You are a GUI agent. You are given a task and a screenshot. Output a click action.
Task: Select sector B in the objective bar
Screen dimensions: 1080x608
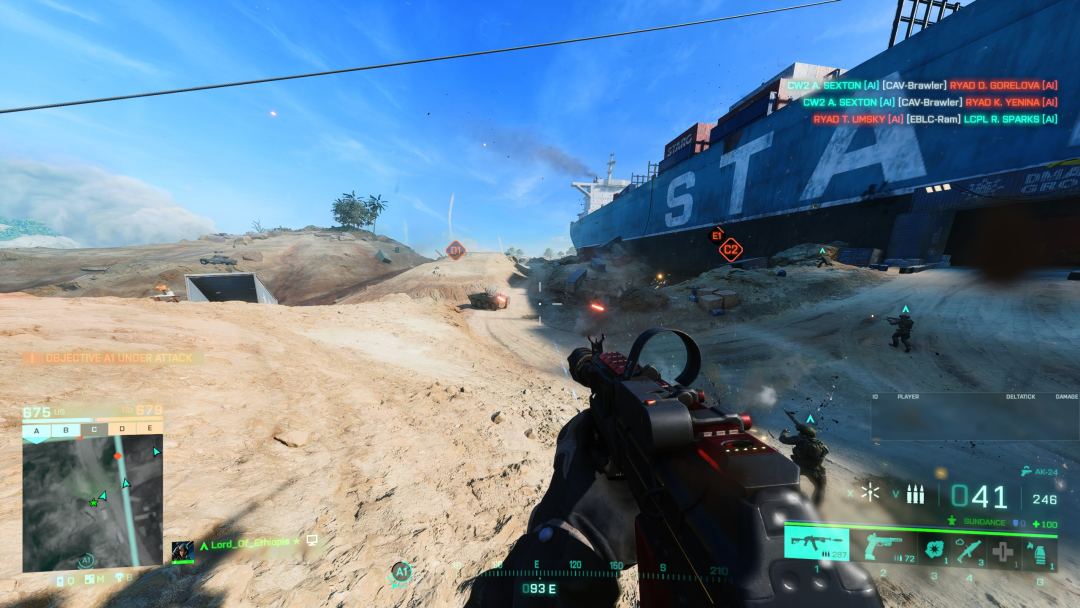click(x=65, y=430)
